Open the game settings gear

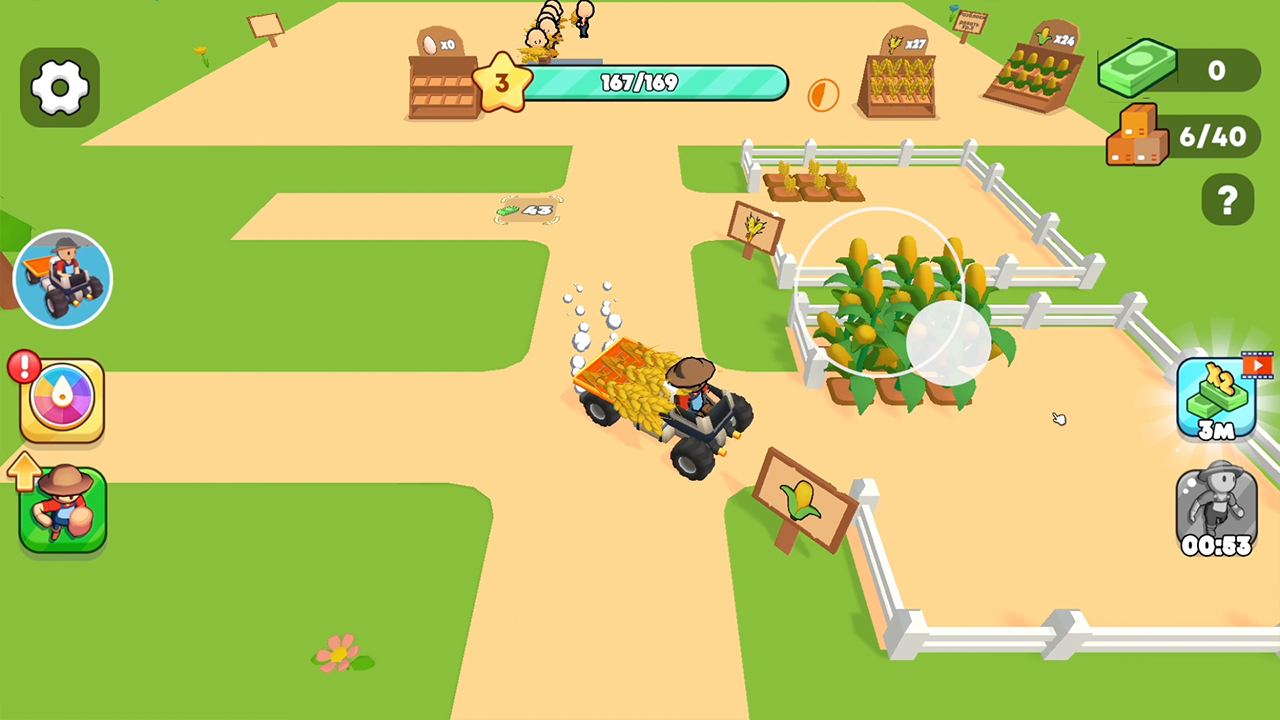pos(60,86)
